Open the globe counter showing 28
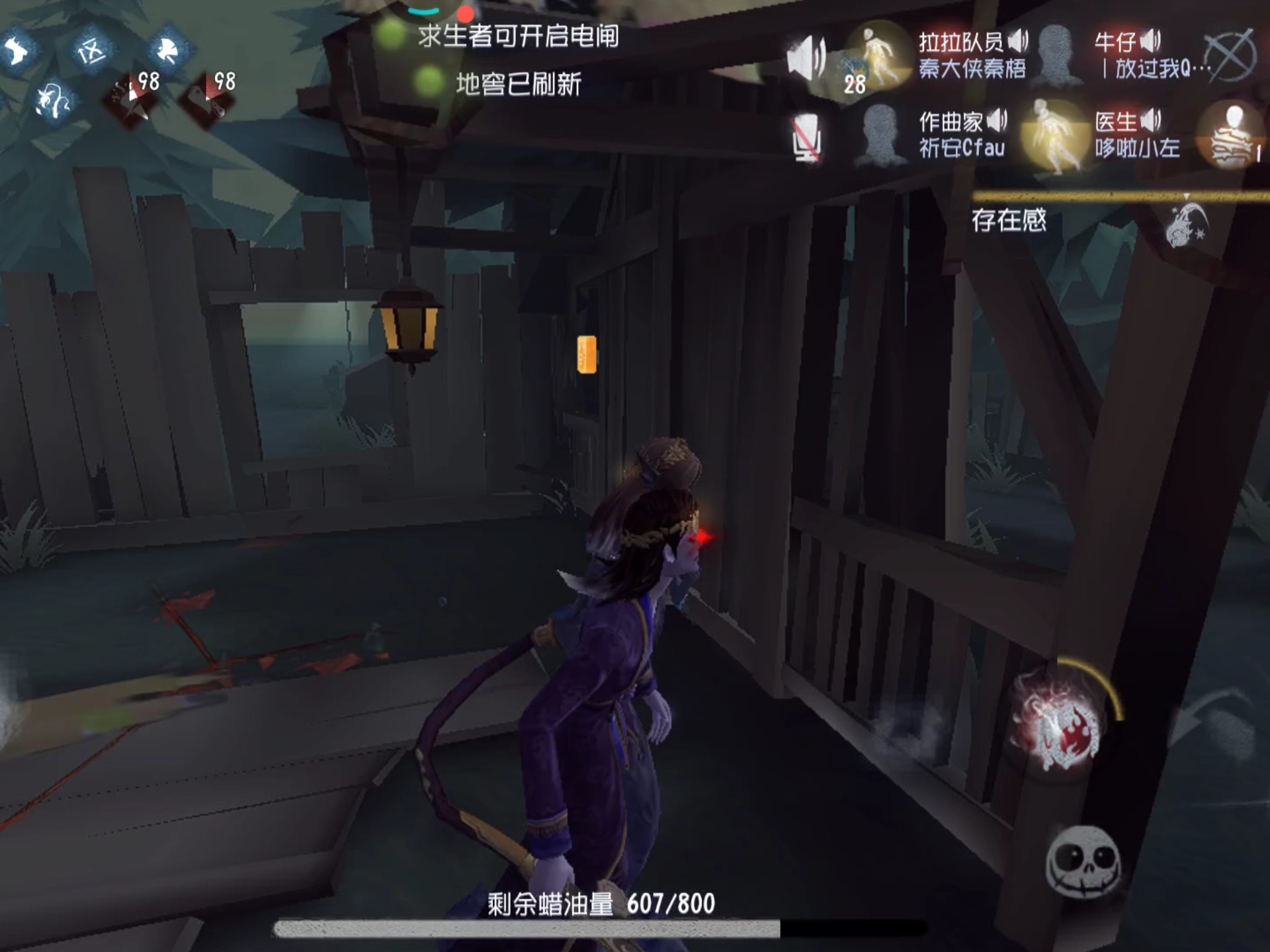Image resolution: width=1270 pixels, height=952 pixels. [857, 69]
